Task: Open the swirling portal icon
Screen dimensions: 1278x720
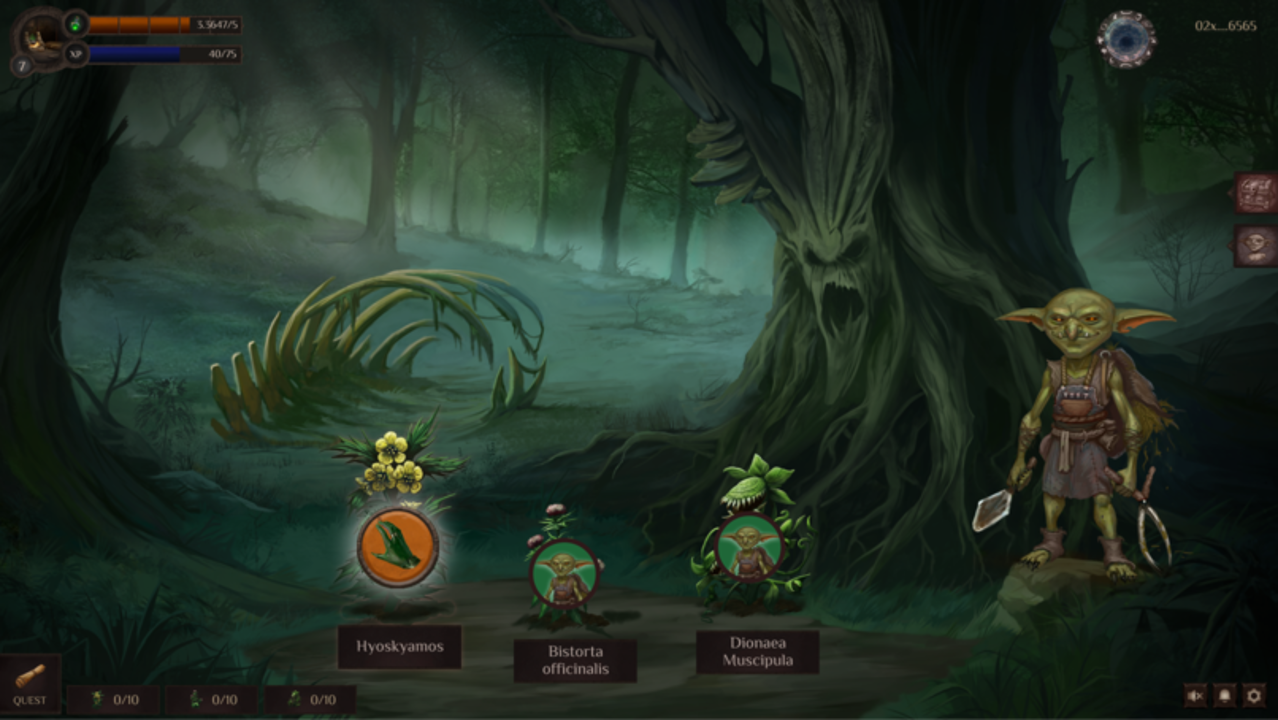Action: [1126, 39]
